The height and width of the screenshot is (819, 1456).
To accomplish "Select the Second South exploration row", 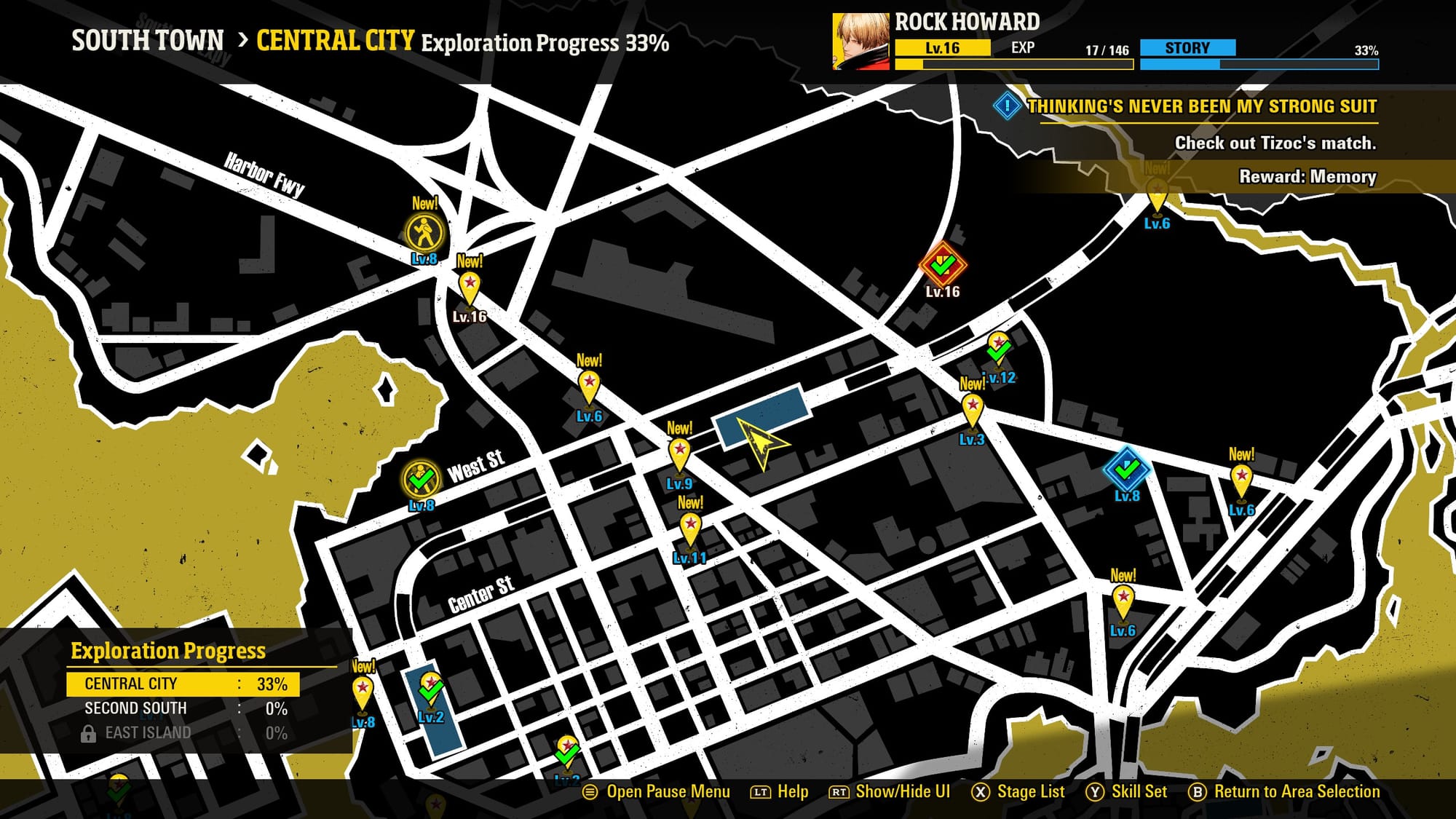I will (x=183, y=708).
